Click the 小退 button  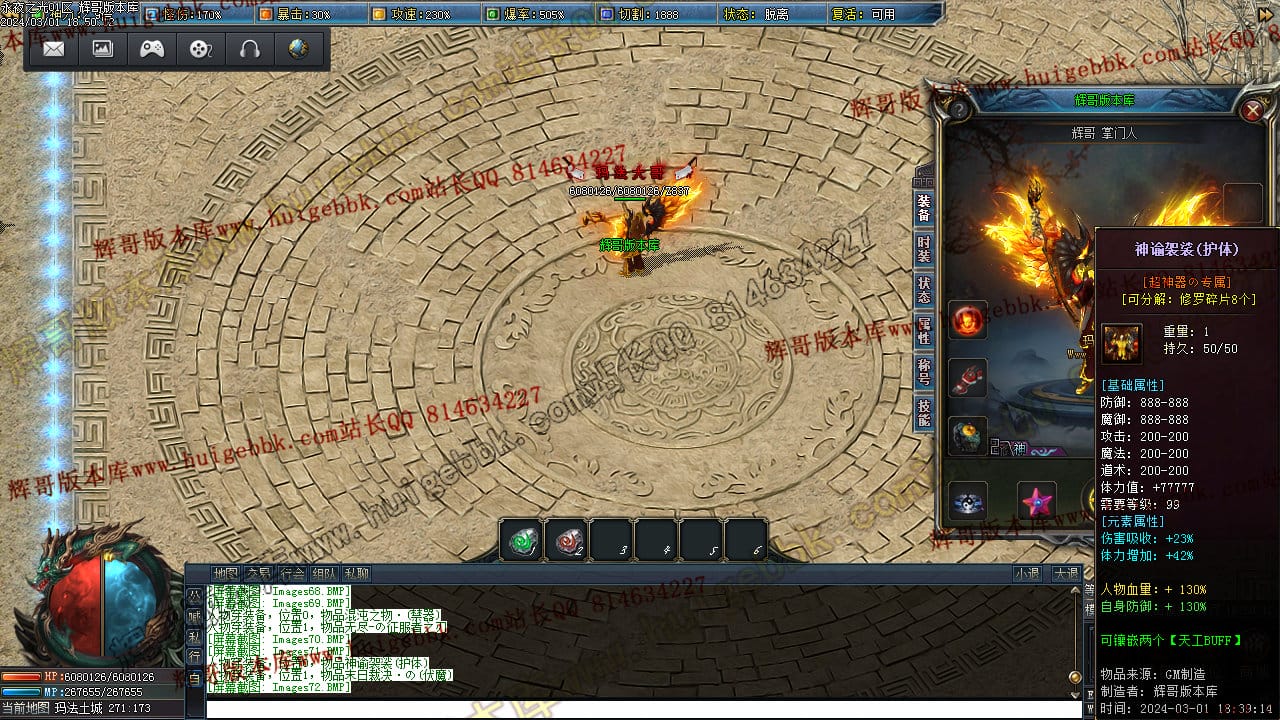coord(1027,574)
